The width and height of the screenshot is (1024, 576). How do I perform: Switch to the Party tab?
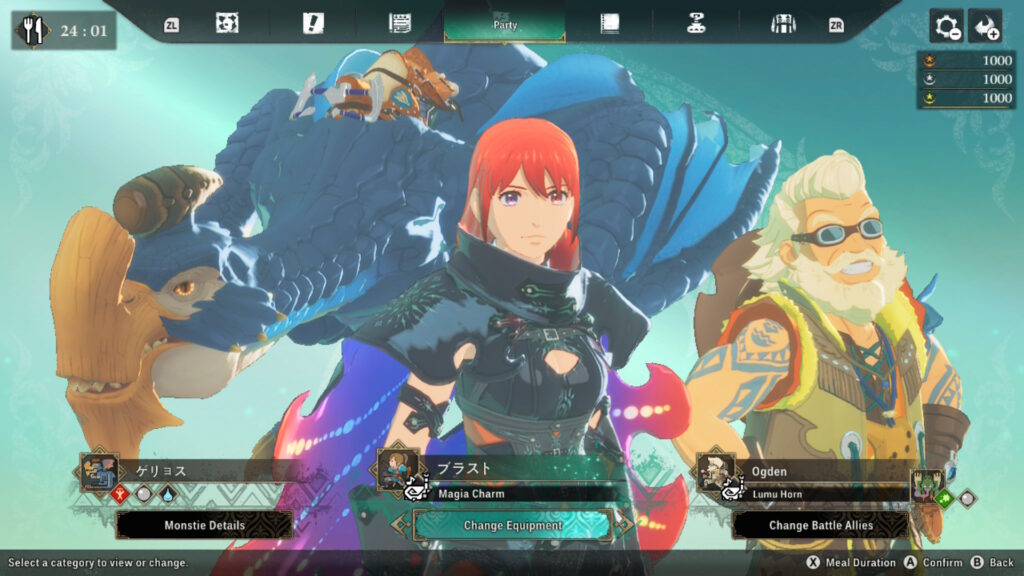(x=505, y=24)
